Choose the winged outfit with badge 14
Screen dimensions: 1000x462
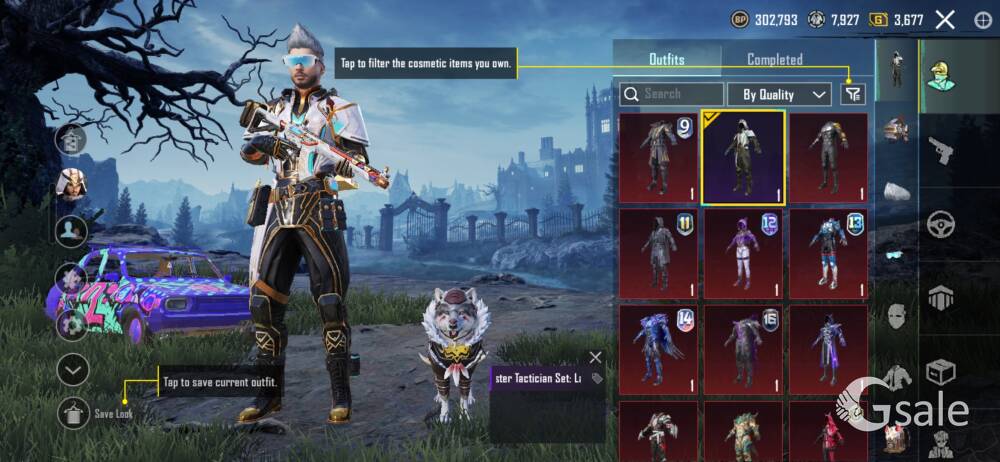(x=657, y=349)
